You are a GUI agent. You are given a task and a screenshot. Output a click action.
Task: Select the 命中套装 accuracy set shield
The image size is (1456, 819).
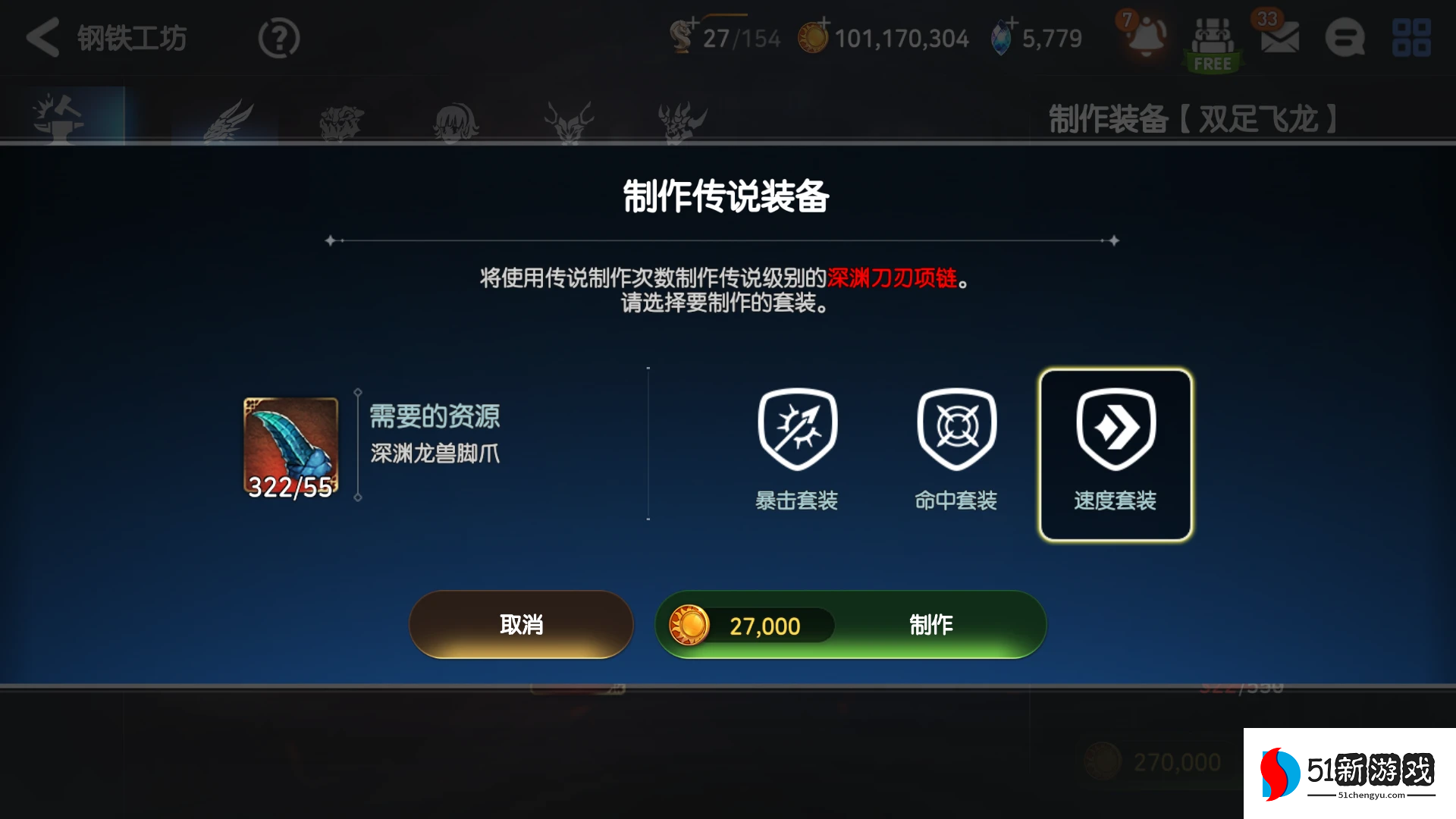pos(956,430)
